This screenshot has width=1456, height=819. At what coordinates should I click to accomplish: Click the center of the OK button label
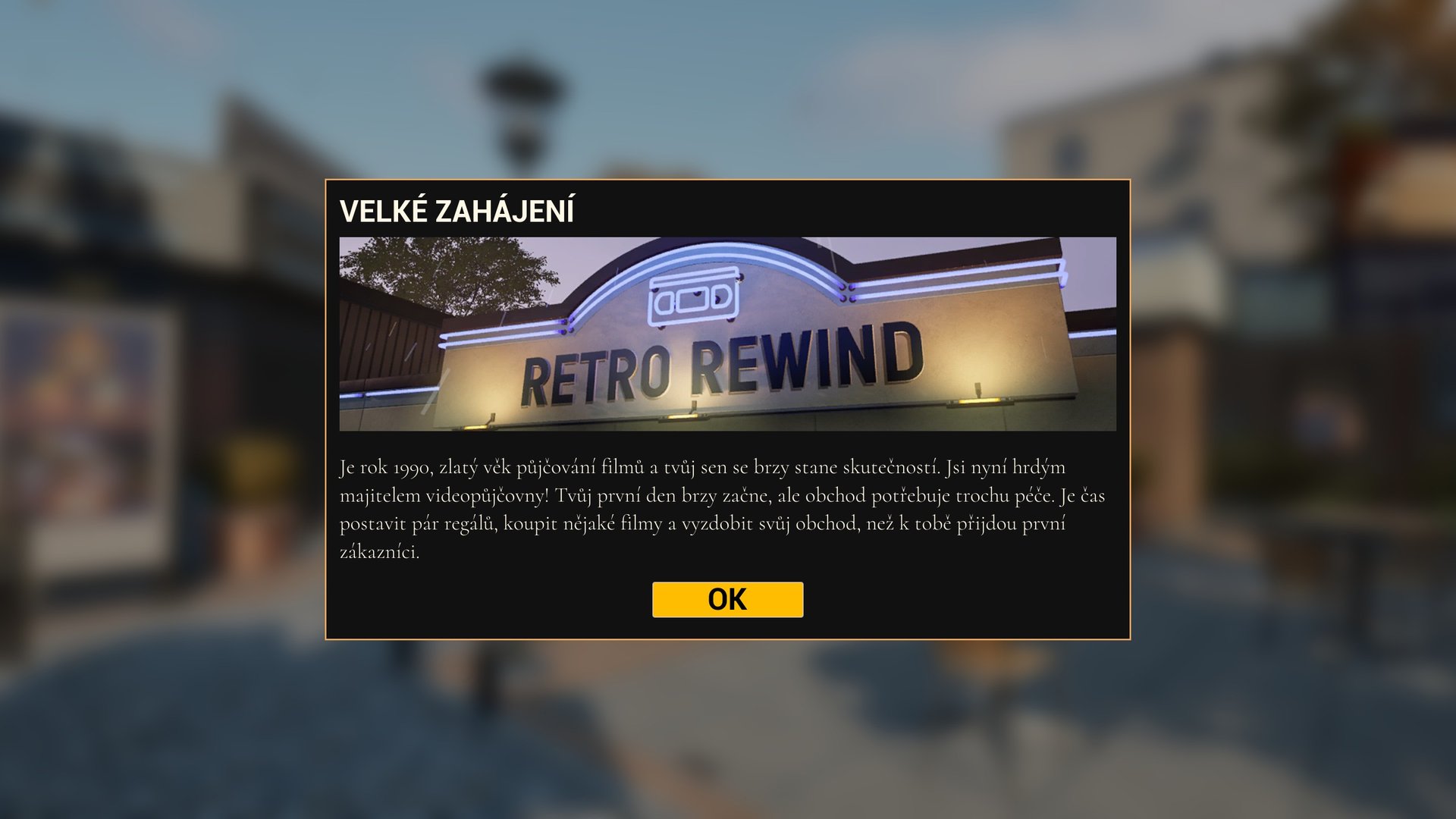727,599
